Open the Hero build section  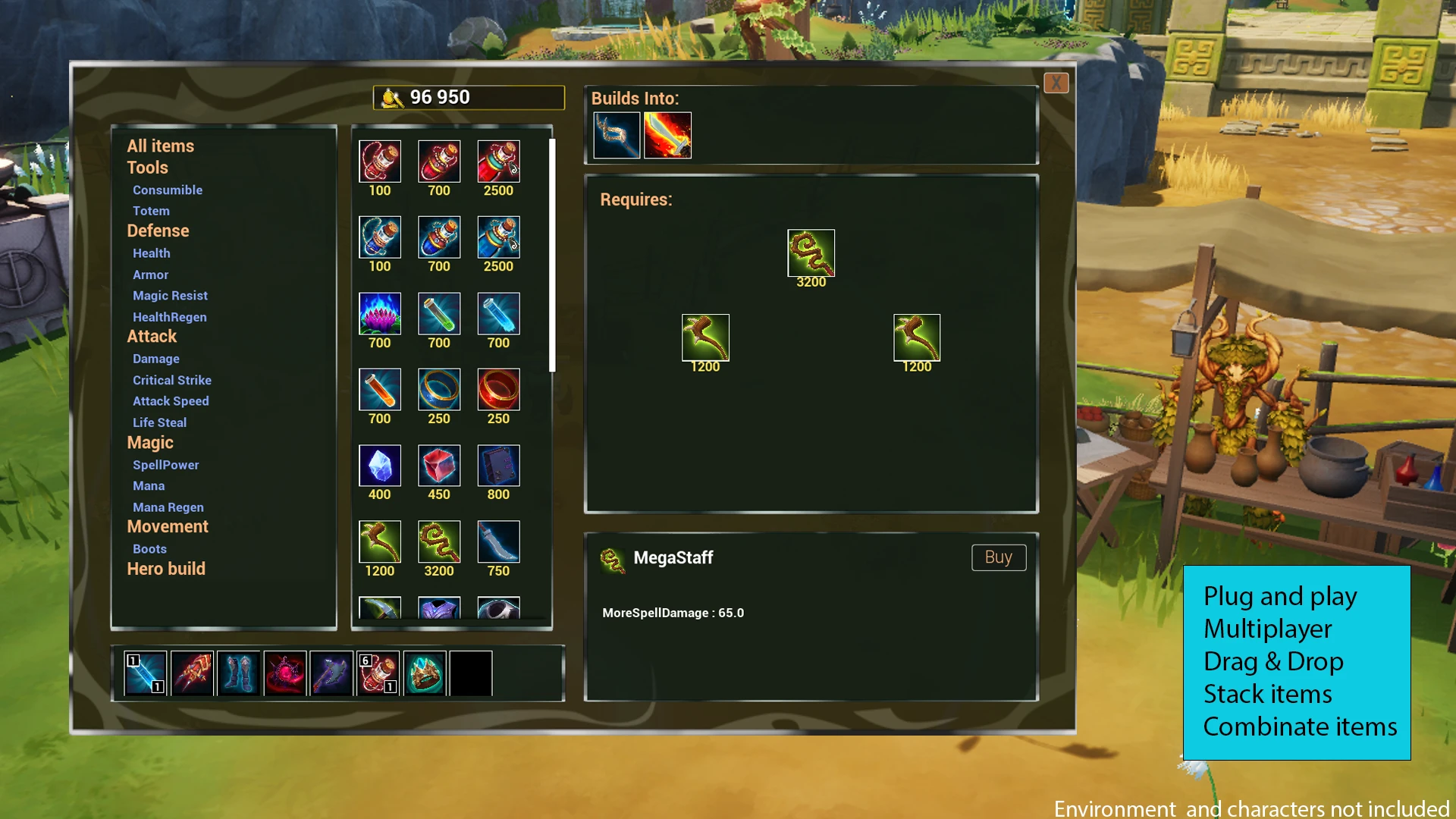pos(166,569)
